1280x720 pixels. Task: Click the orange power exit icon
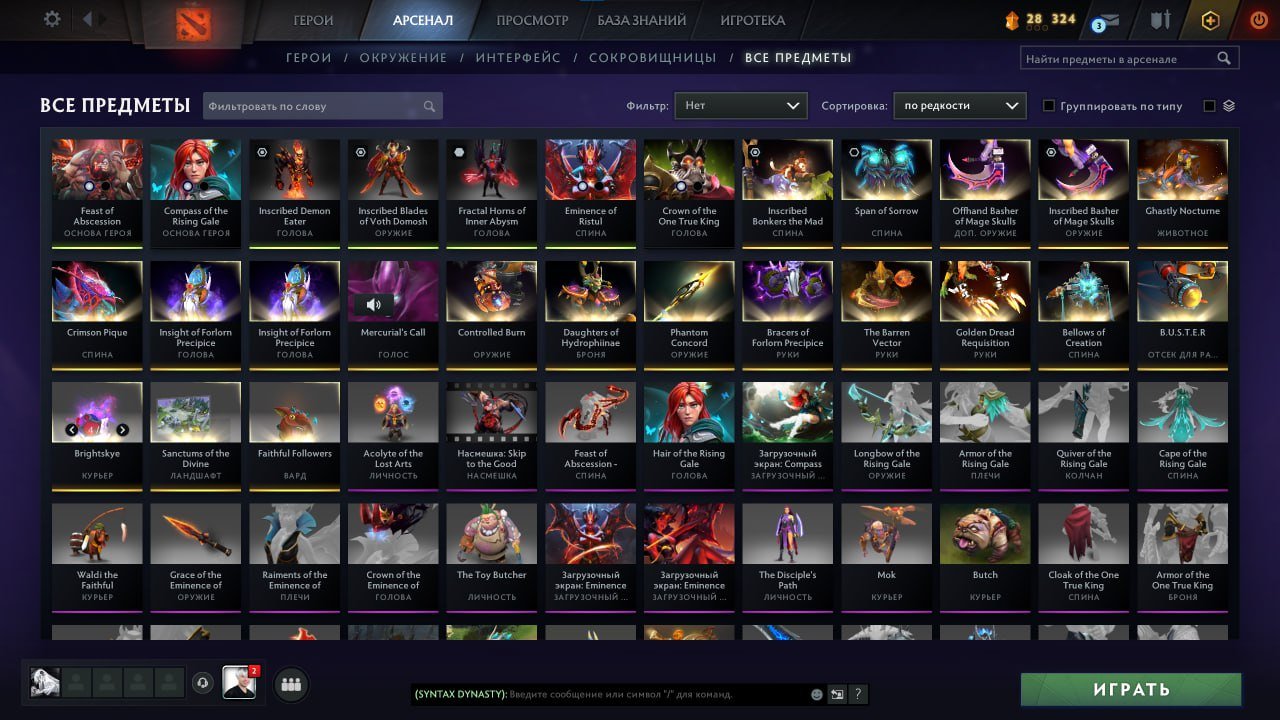click(x=1258, y=18)
